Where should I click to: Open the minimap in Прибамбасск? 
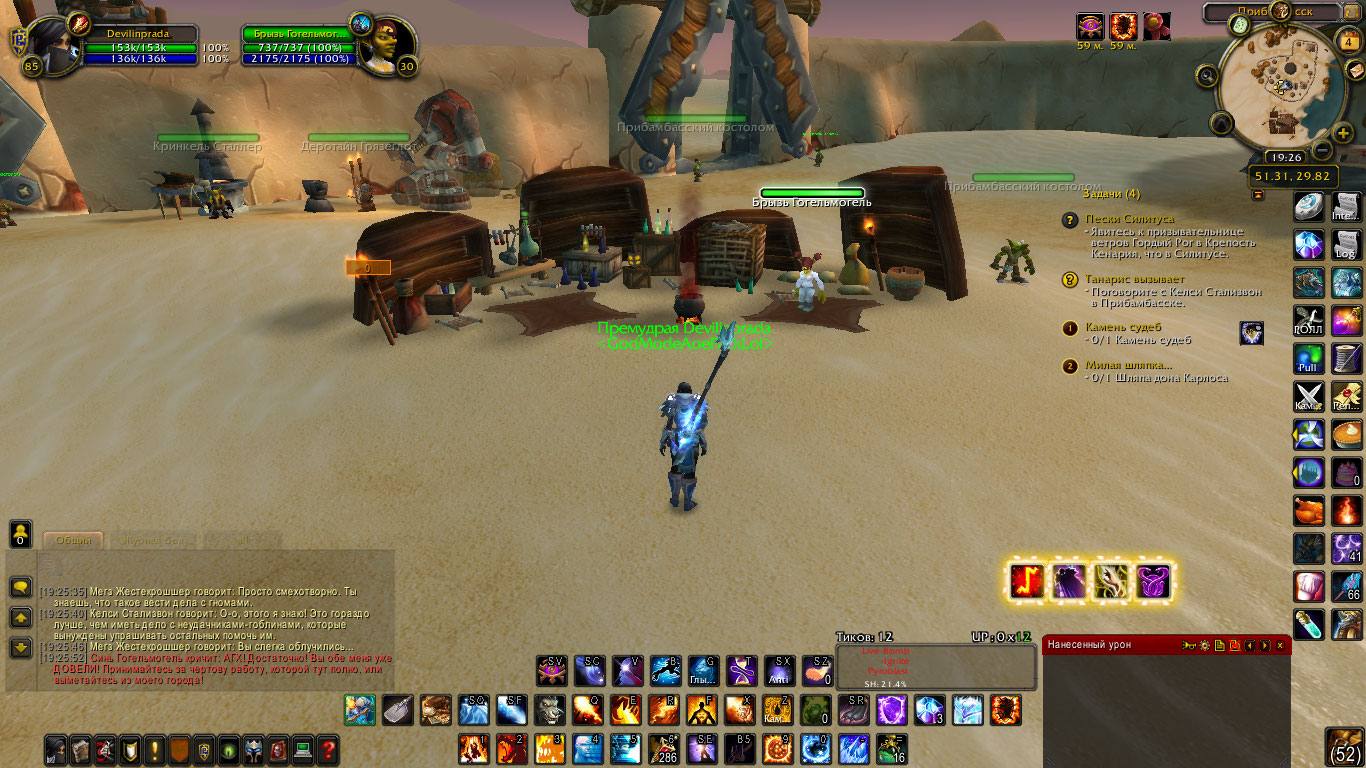(1281, 92)
